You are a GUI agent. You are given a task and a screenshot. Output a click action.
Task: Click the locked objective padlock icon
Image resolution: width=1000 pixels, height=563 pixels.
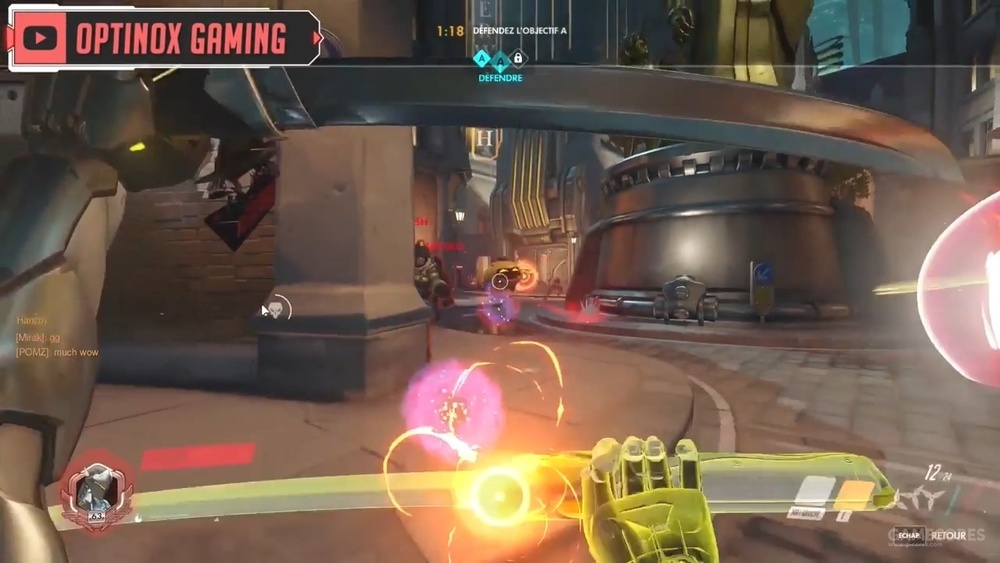[x=518, y=59]
